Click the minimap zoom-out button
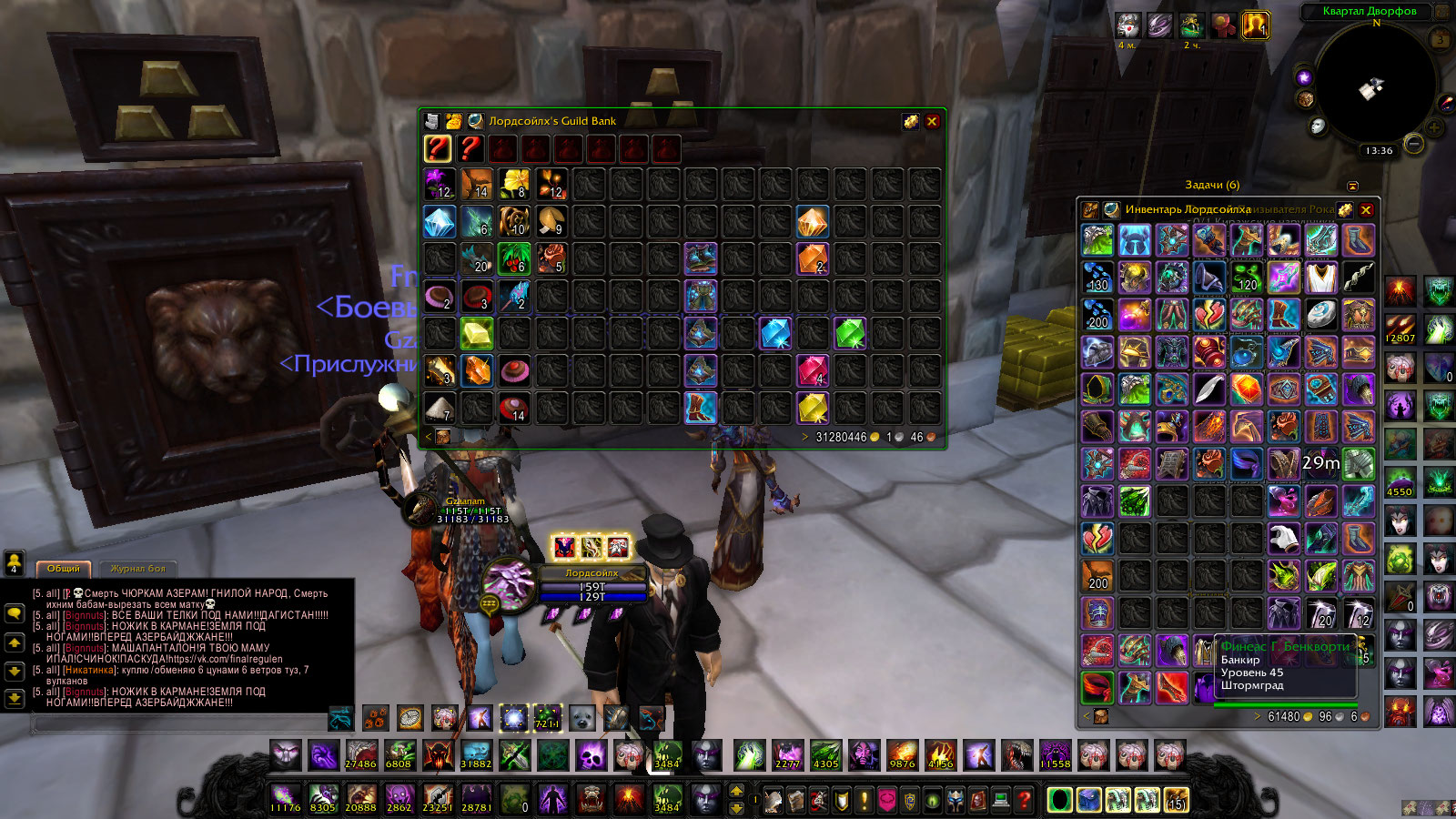The height and width of the screenshot is (819, 1456). (x=1413, y=144)
